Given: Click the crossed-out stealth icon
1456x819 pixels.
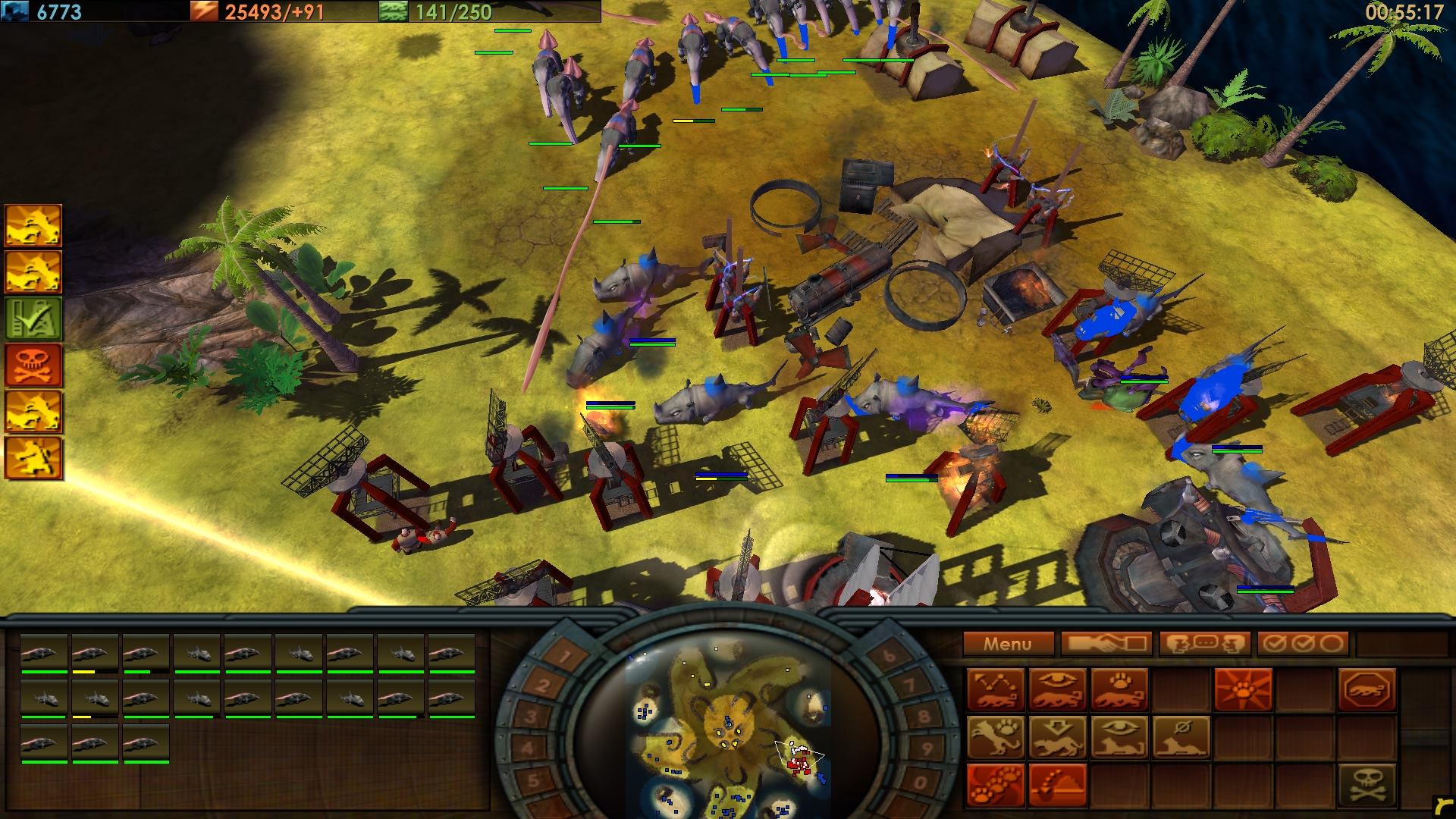Looking at the screenshot, I should pos(1181,739).
